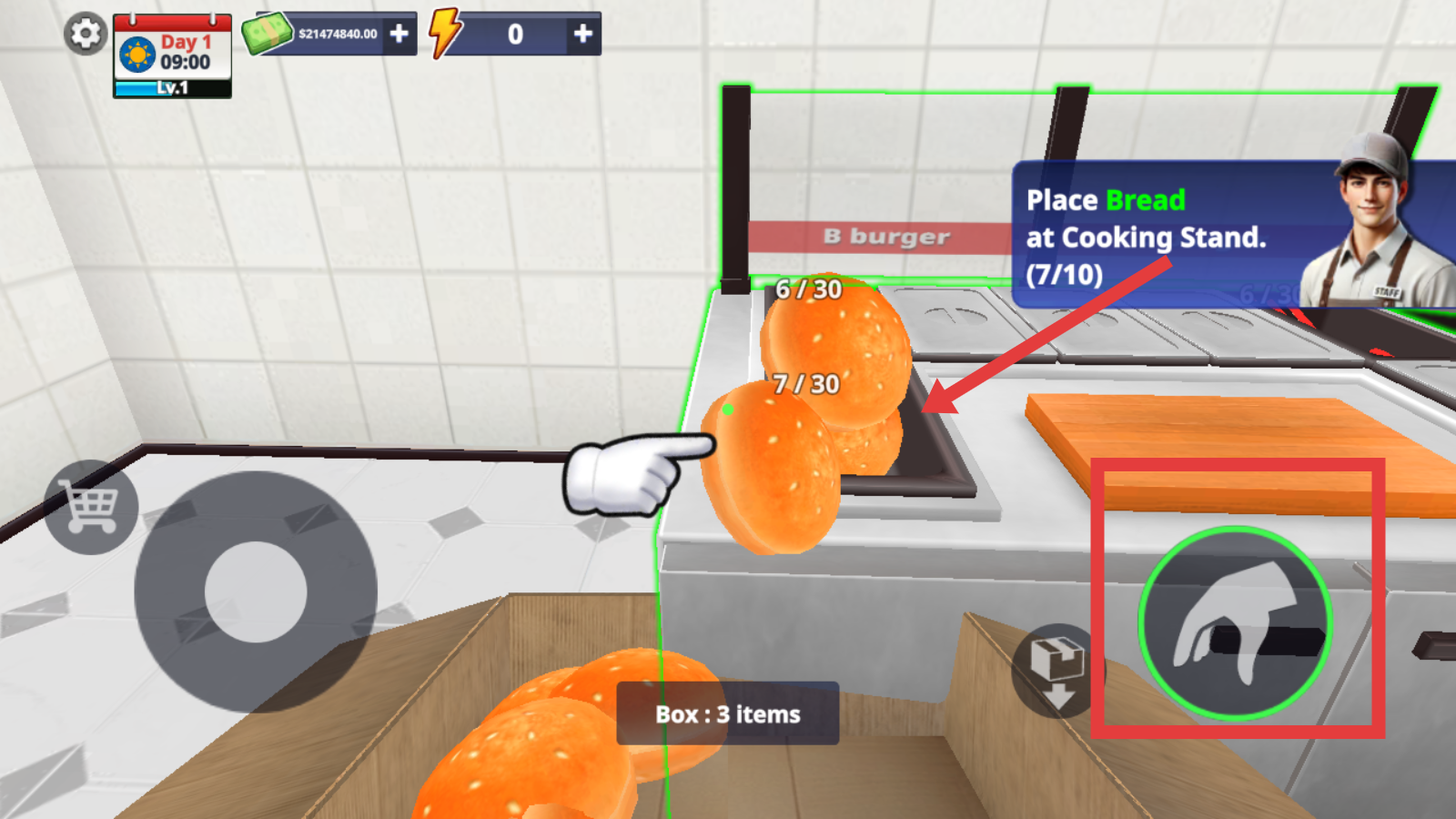Drop the box with the box-arrow button
The height and width of the screenshot is (819, 1456).
coord(1057,671)
